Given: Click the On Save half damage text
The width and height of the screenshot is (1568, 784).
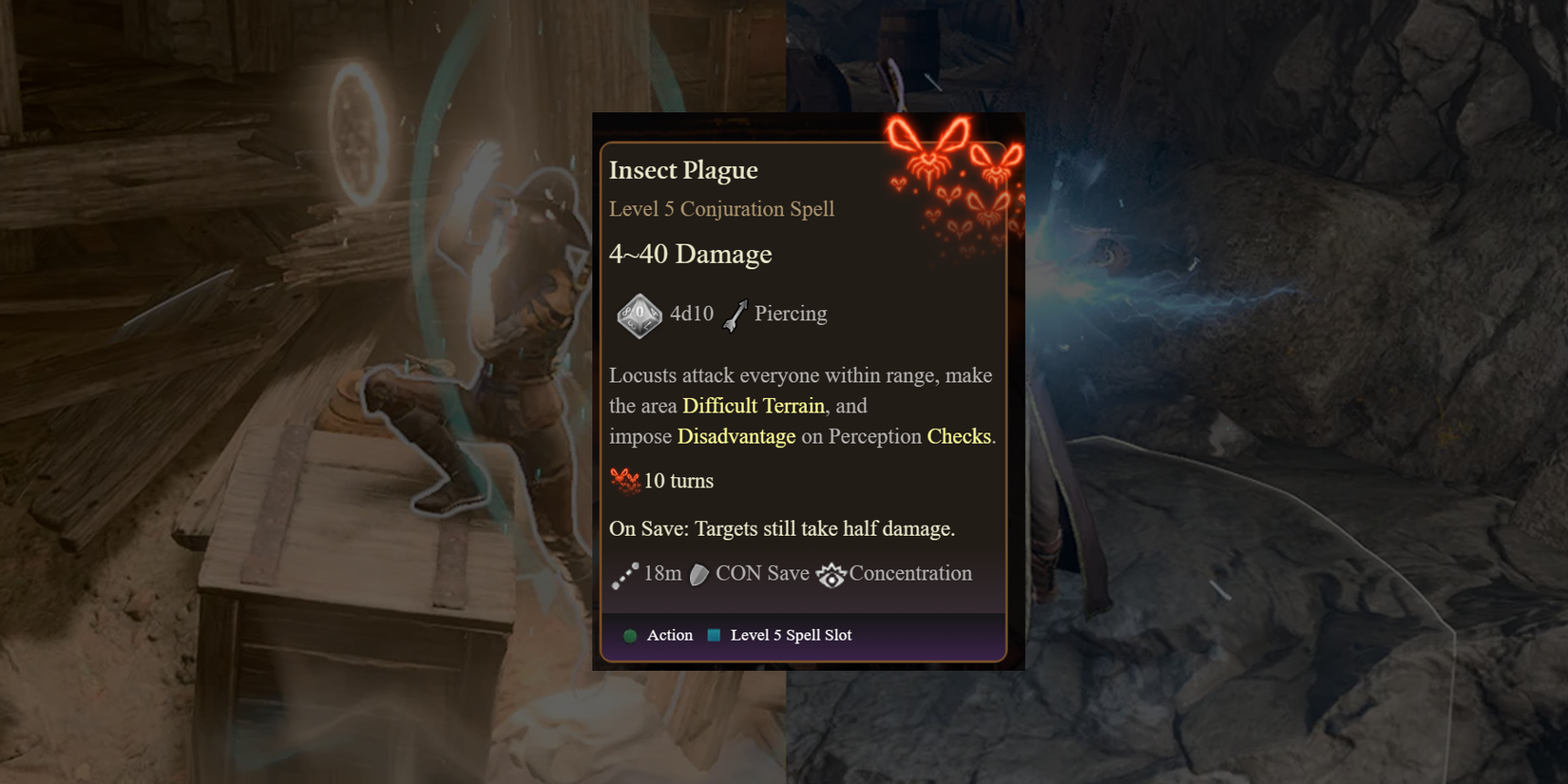Looking at the screenshot, I should [x=781, y=528].
